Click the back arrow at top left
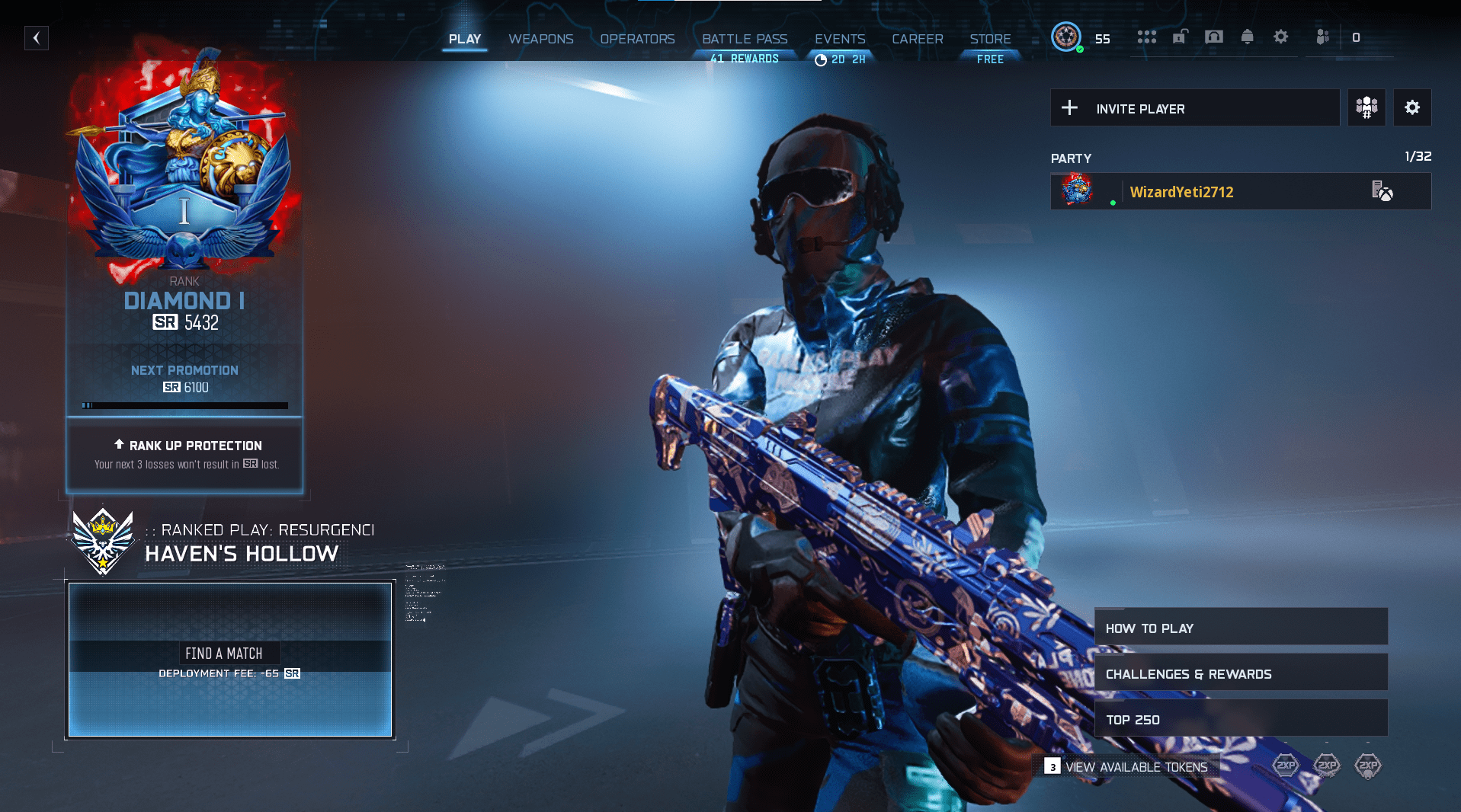Viewport: 1461px width, 812px height. point(37,37)
